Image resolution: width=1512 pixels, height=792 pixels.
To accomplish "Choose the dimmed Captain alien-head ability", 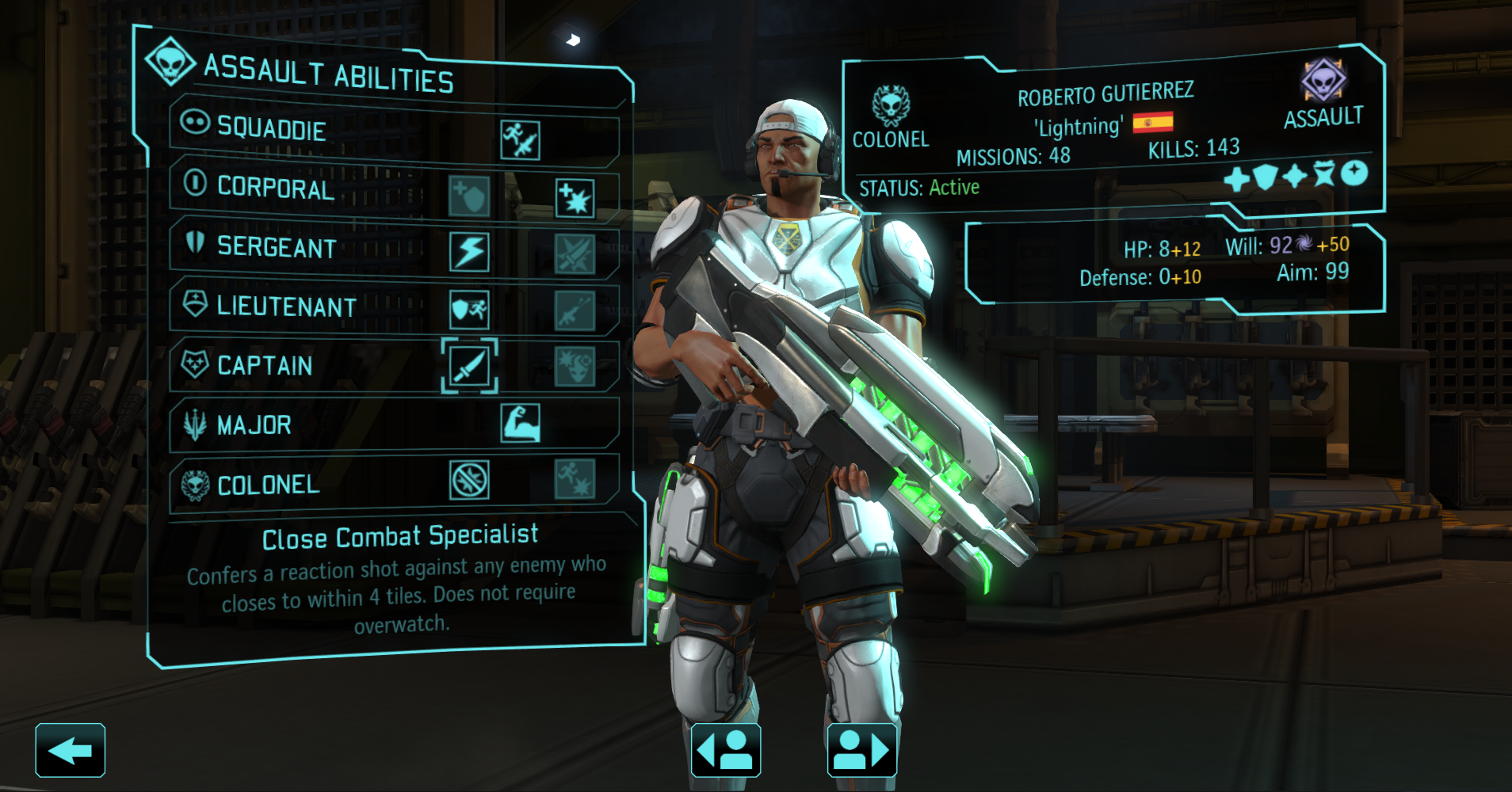I will [x=575, y=367].
